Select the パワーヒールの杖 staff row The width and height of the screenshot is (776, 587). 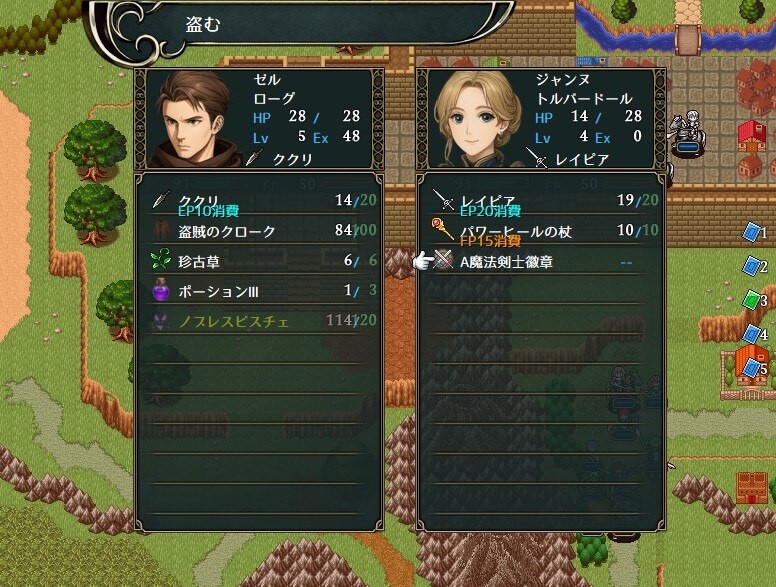click(540, 231)
